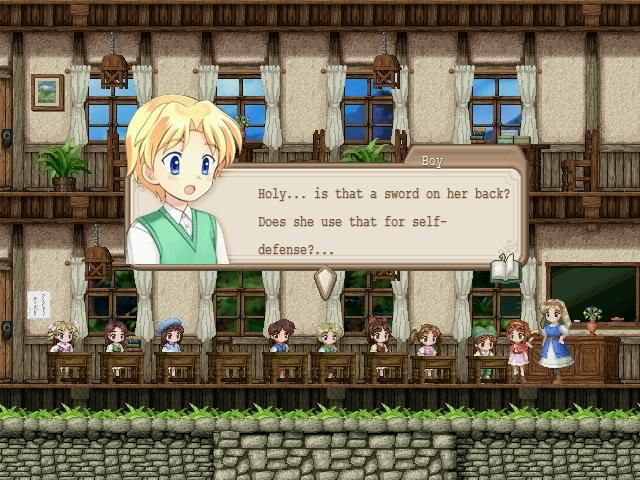
Task: Click the diamond continue marker below the dialogue
Action: click(x=323, y=283)
